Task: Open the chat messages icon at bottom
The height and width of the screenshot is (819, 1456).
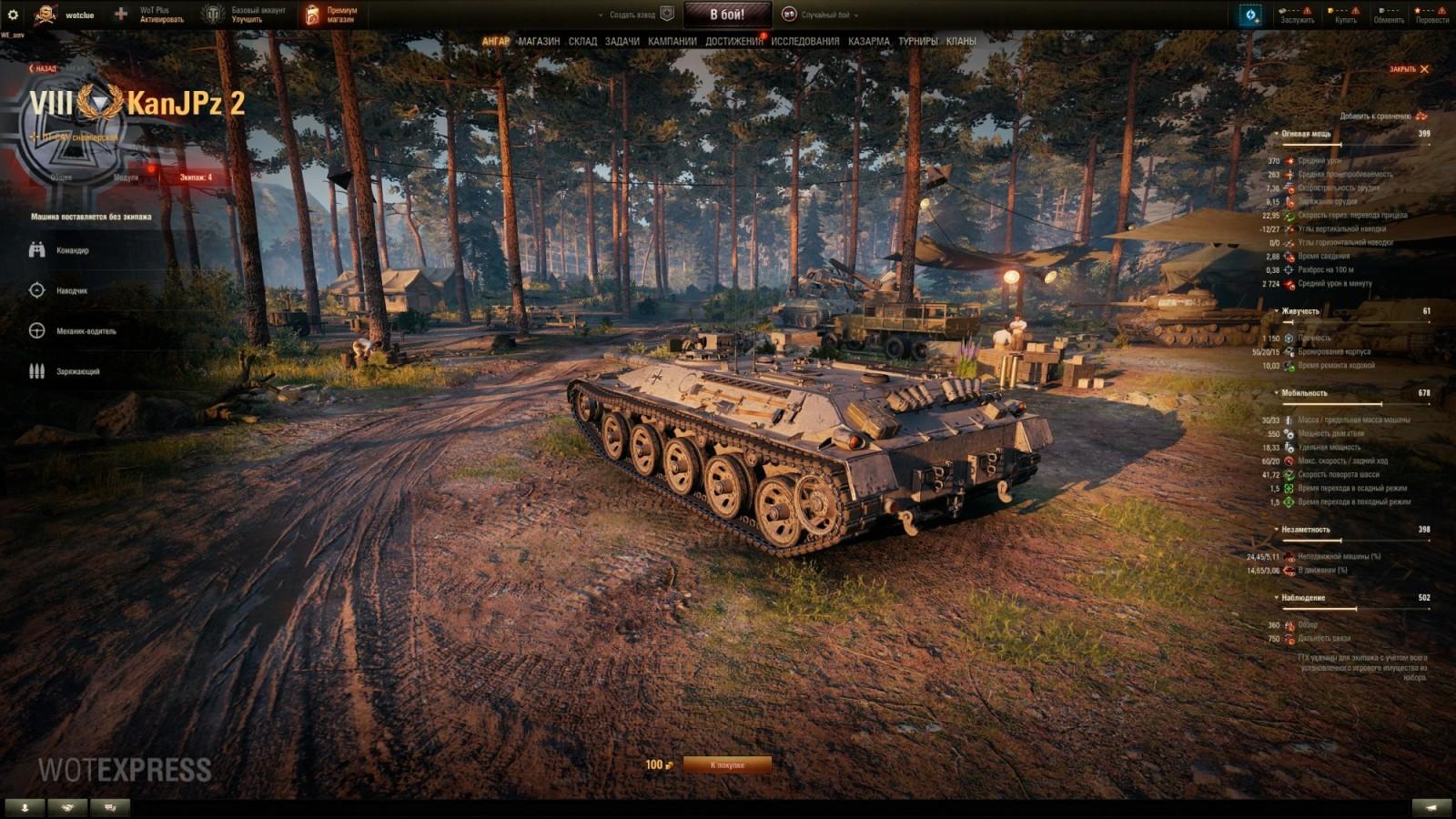Action: click(x=109, y=806)
